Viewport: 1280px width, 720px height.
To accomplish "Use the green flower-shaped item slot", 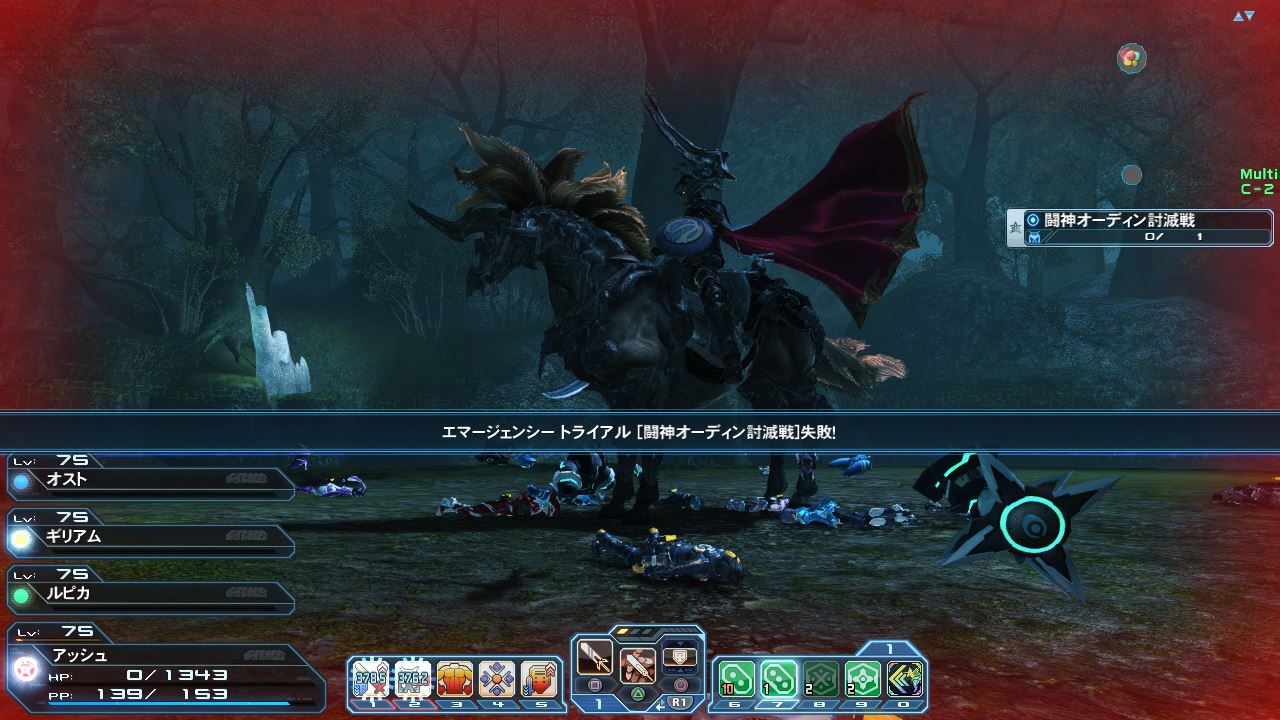I will tap(863, 679).
